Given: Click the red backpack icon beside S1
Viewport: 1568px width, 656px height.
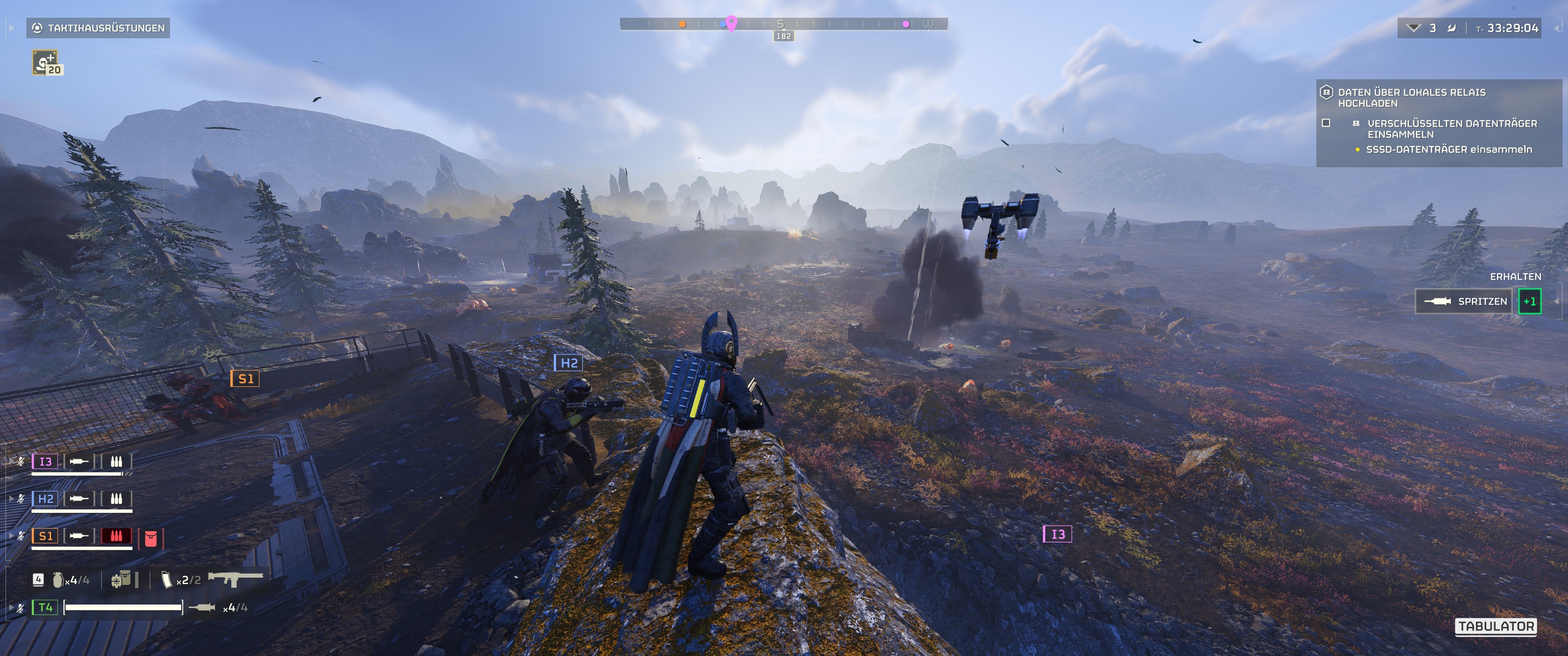Looking at the screenshot, I should [x=151, y=538].
